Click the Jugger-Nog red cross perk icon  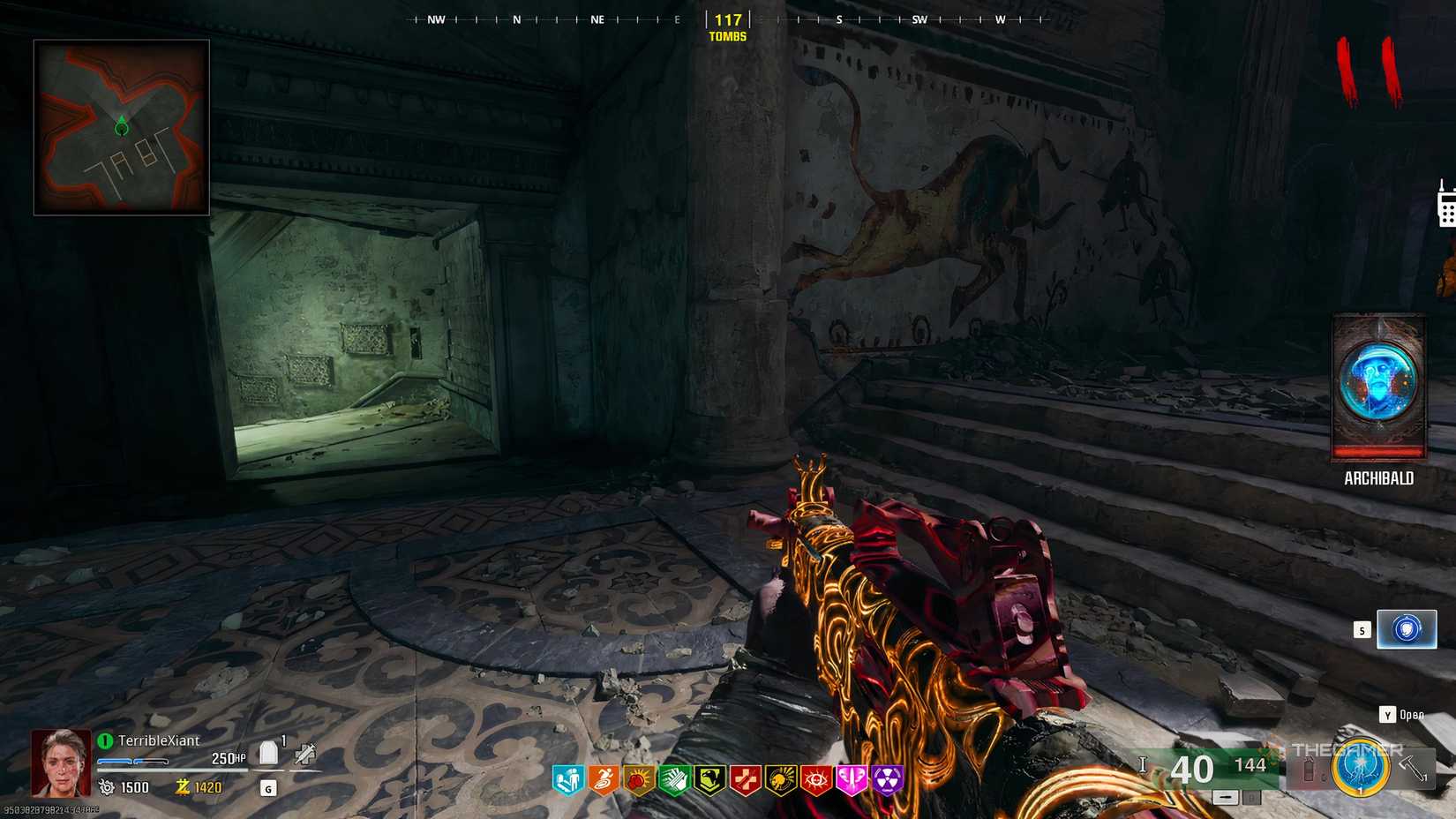click(x=745, y=779)
